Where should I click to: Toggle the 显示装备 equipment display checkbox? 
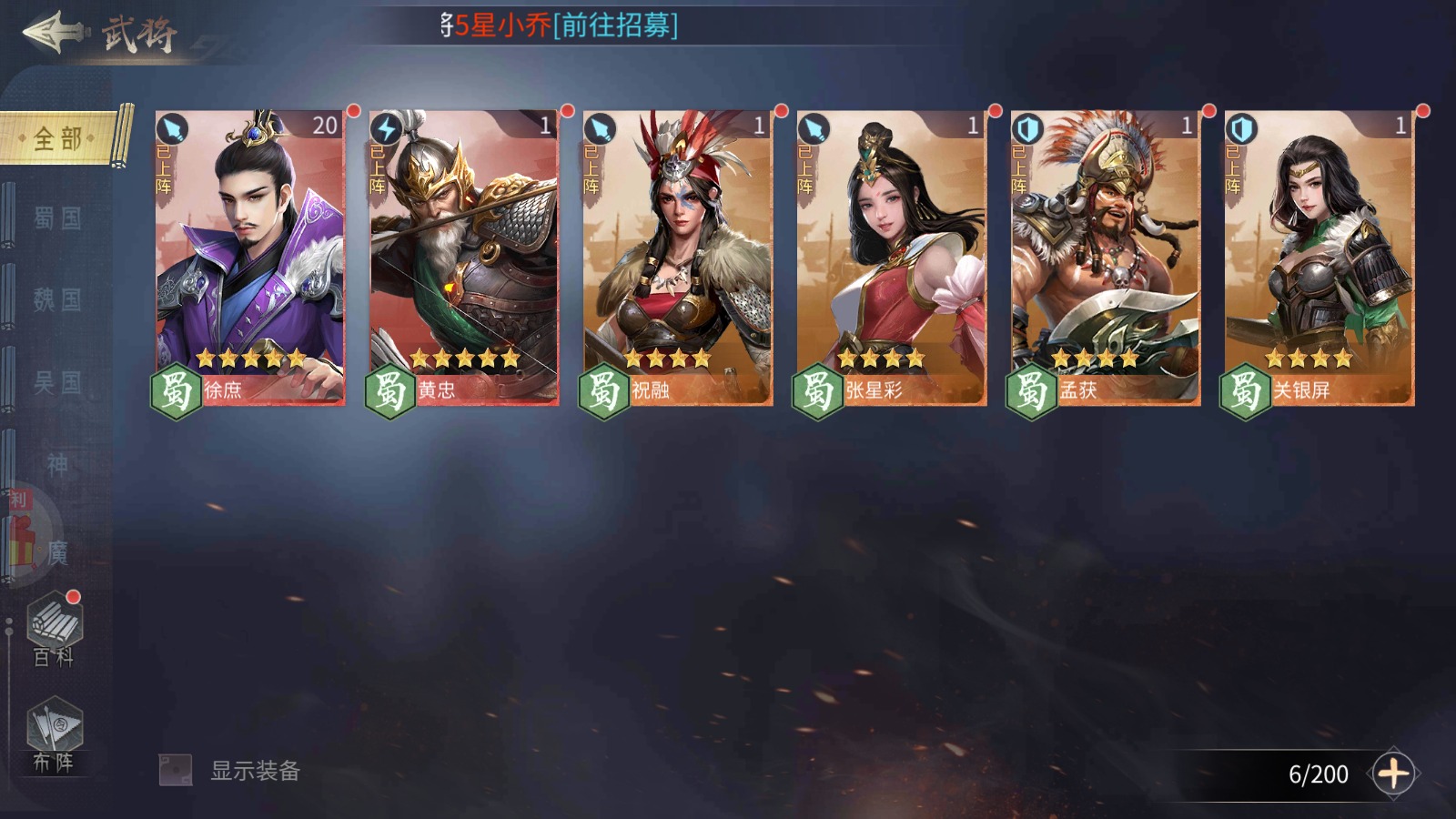tap(174, 767)
